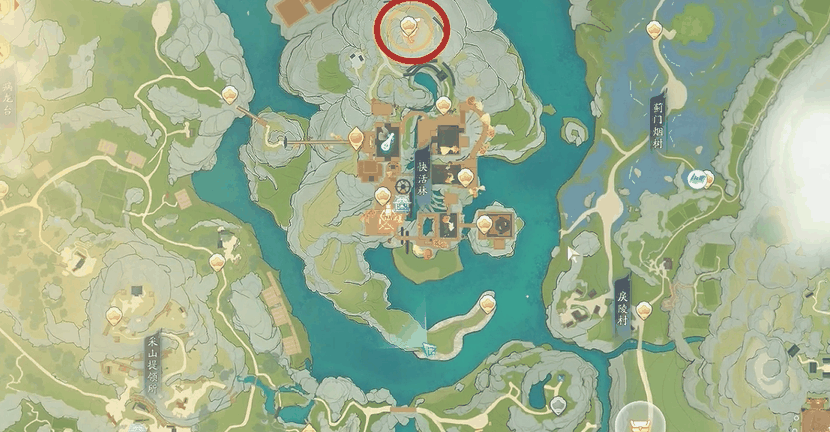
Task: Open the large white circular marker on the bottom edge
Action: pos(637,420)
